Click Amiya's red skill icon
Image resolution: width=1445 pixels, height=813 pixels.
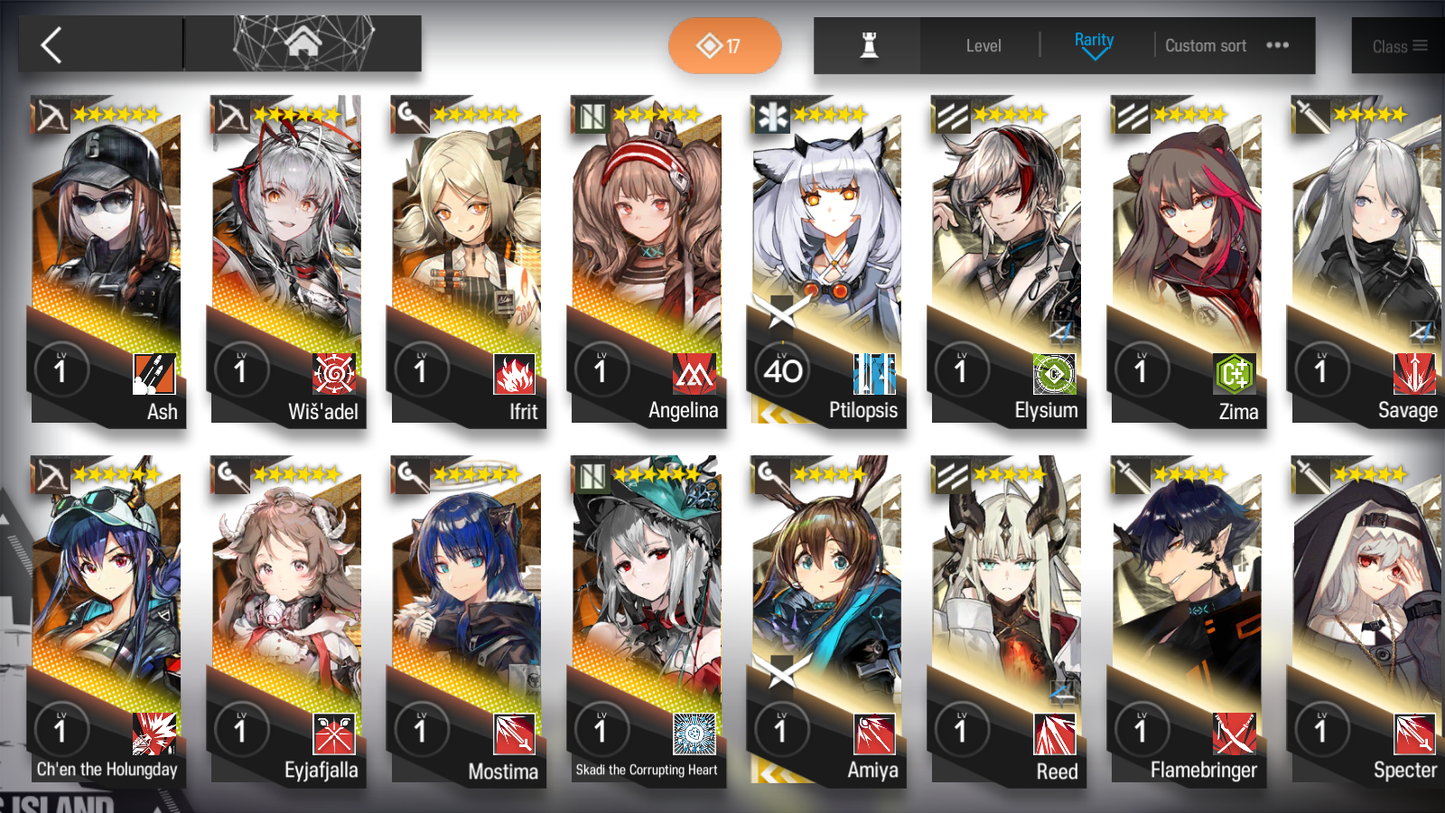point(876,736)
